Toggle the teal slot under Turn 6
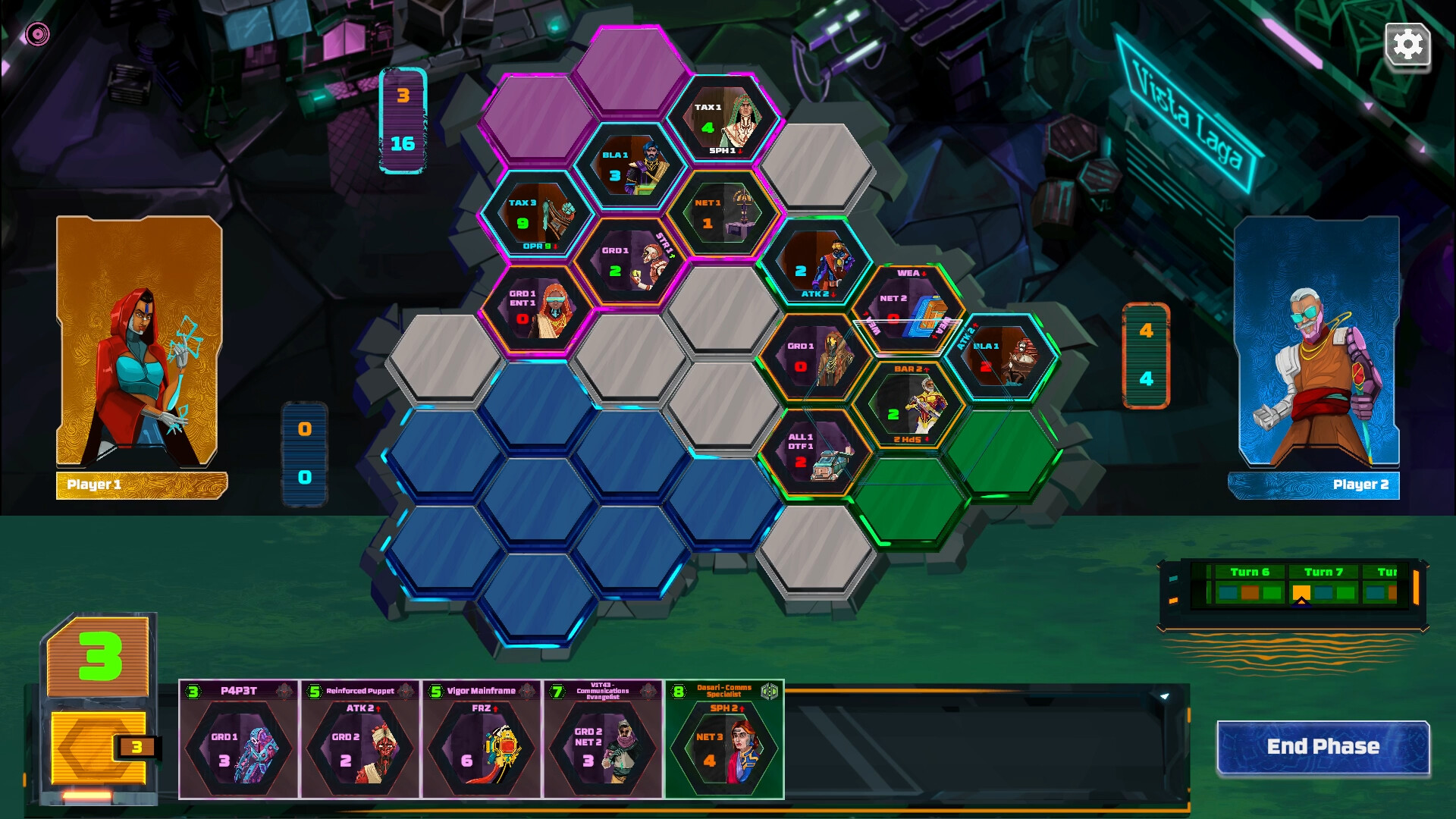Image resolution: width=1456 pixels, height=819 pixels. (1228, 593)
